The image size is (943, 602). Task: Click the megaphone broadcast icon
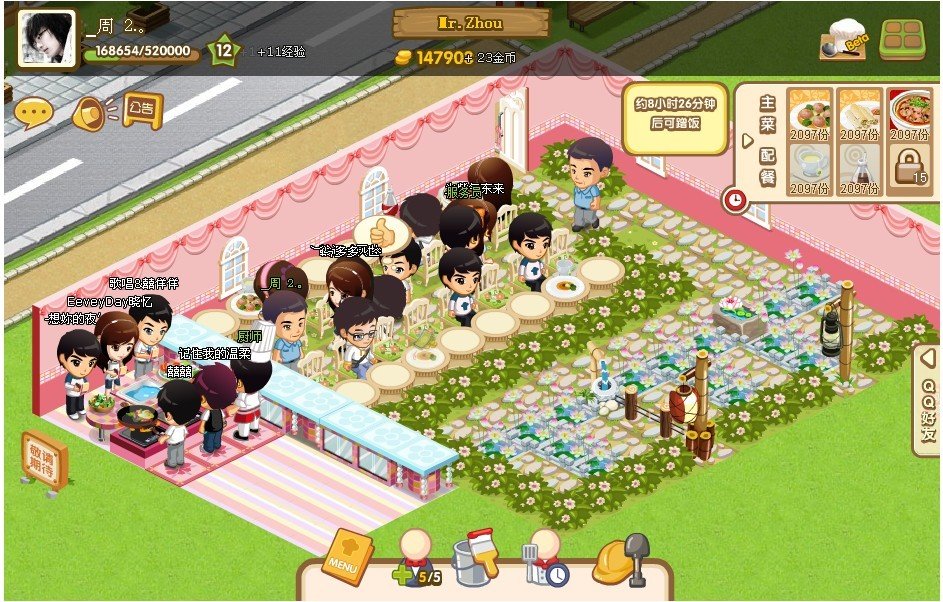pyautogui.click(x=90, y=113)
